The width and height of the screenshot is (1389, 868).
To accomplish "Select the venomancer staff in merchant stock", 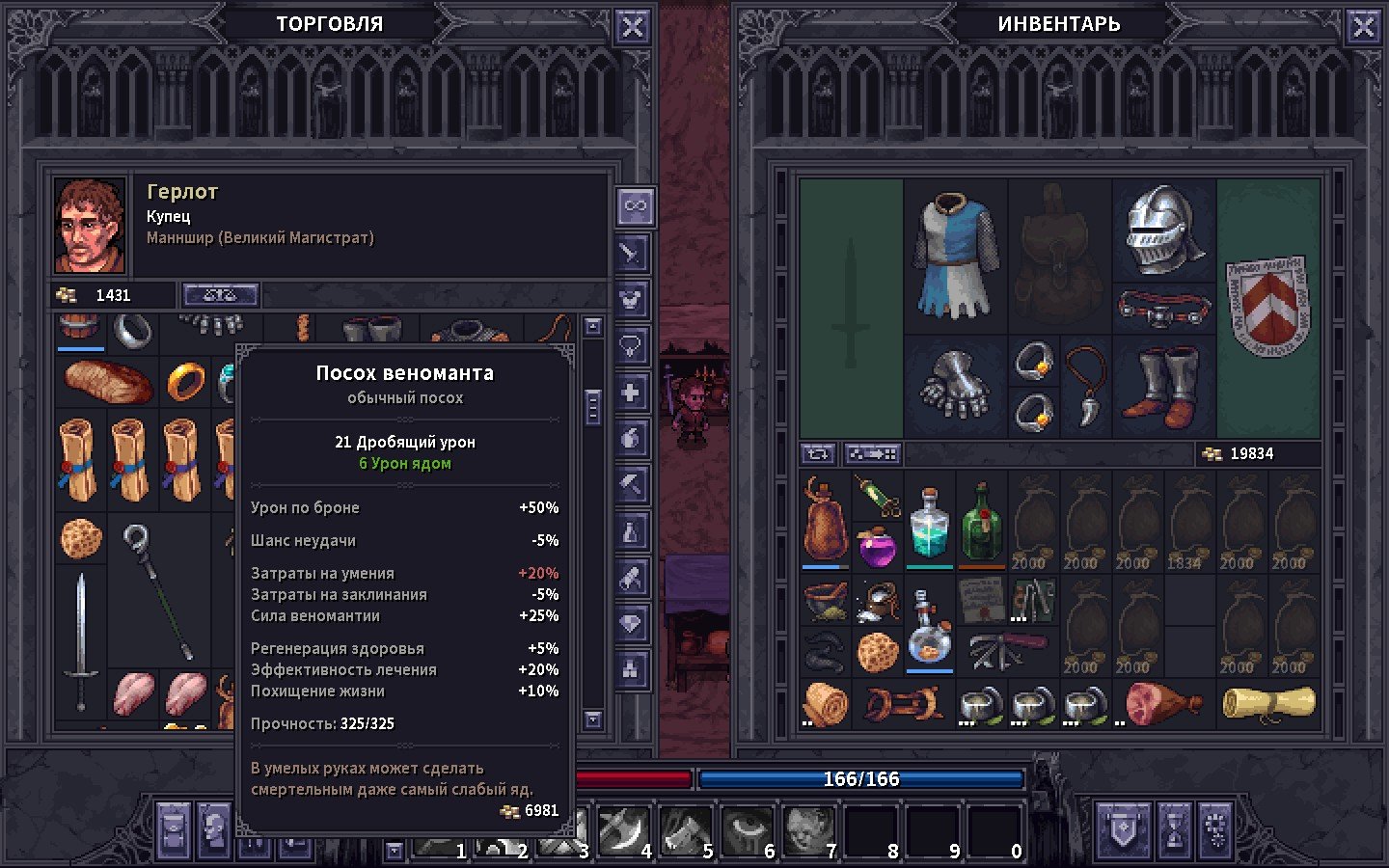I will [157, 588].
